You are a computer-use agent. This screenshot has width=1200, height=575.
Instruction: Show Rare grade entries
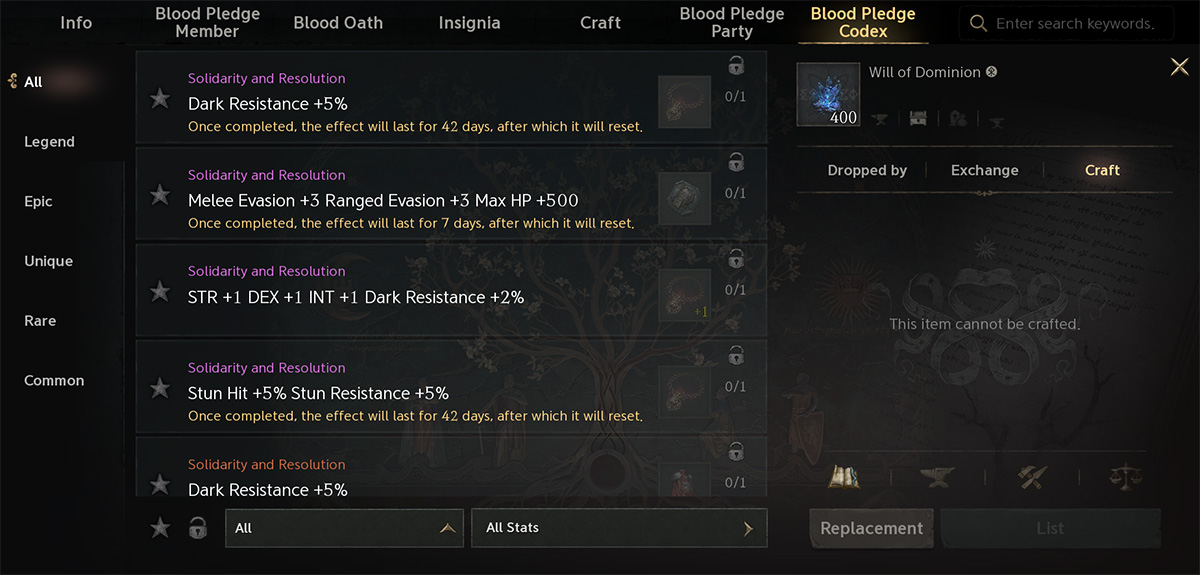(x=40, y=321)
